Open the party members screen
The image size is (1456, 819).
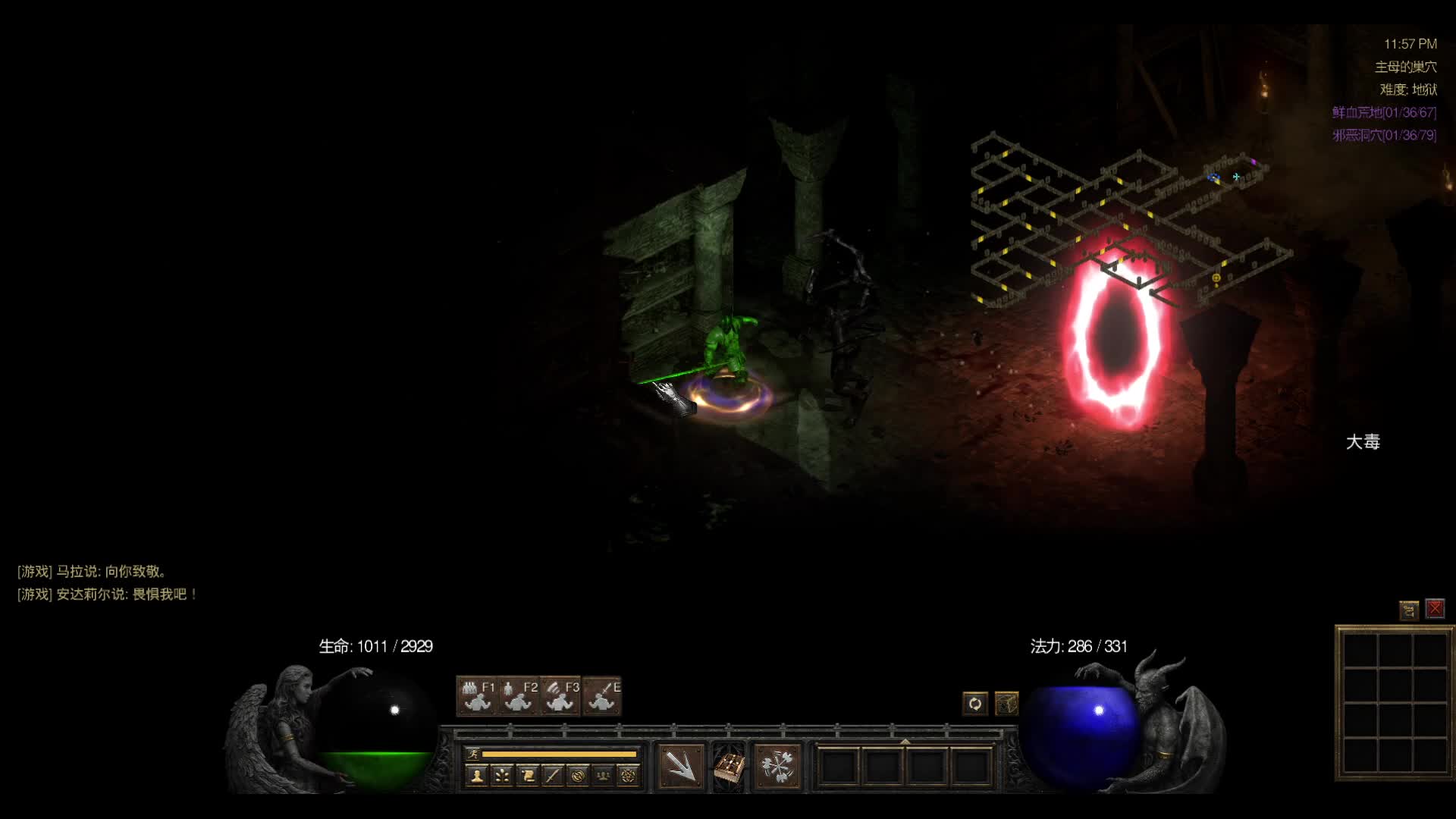(603, 775)
